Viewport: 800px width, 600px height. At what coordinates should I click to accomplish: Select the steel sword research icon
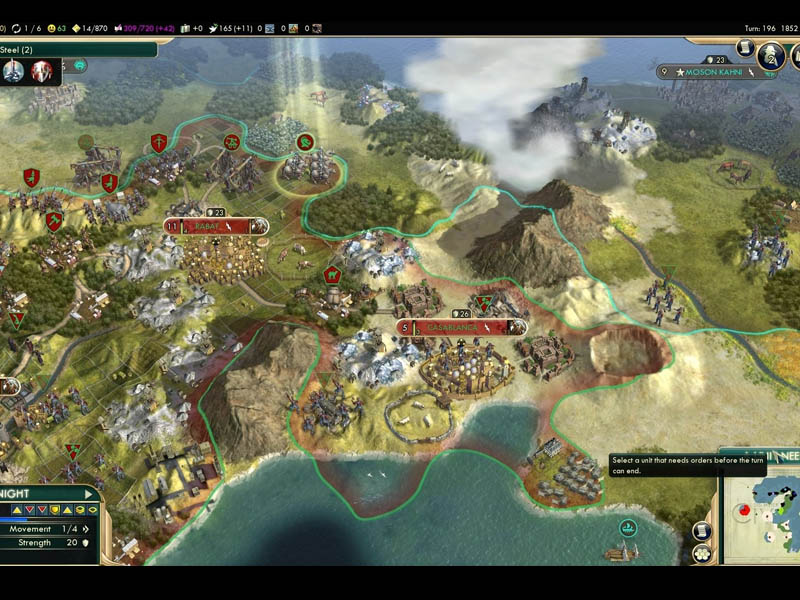14,71
